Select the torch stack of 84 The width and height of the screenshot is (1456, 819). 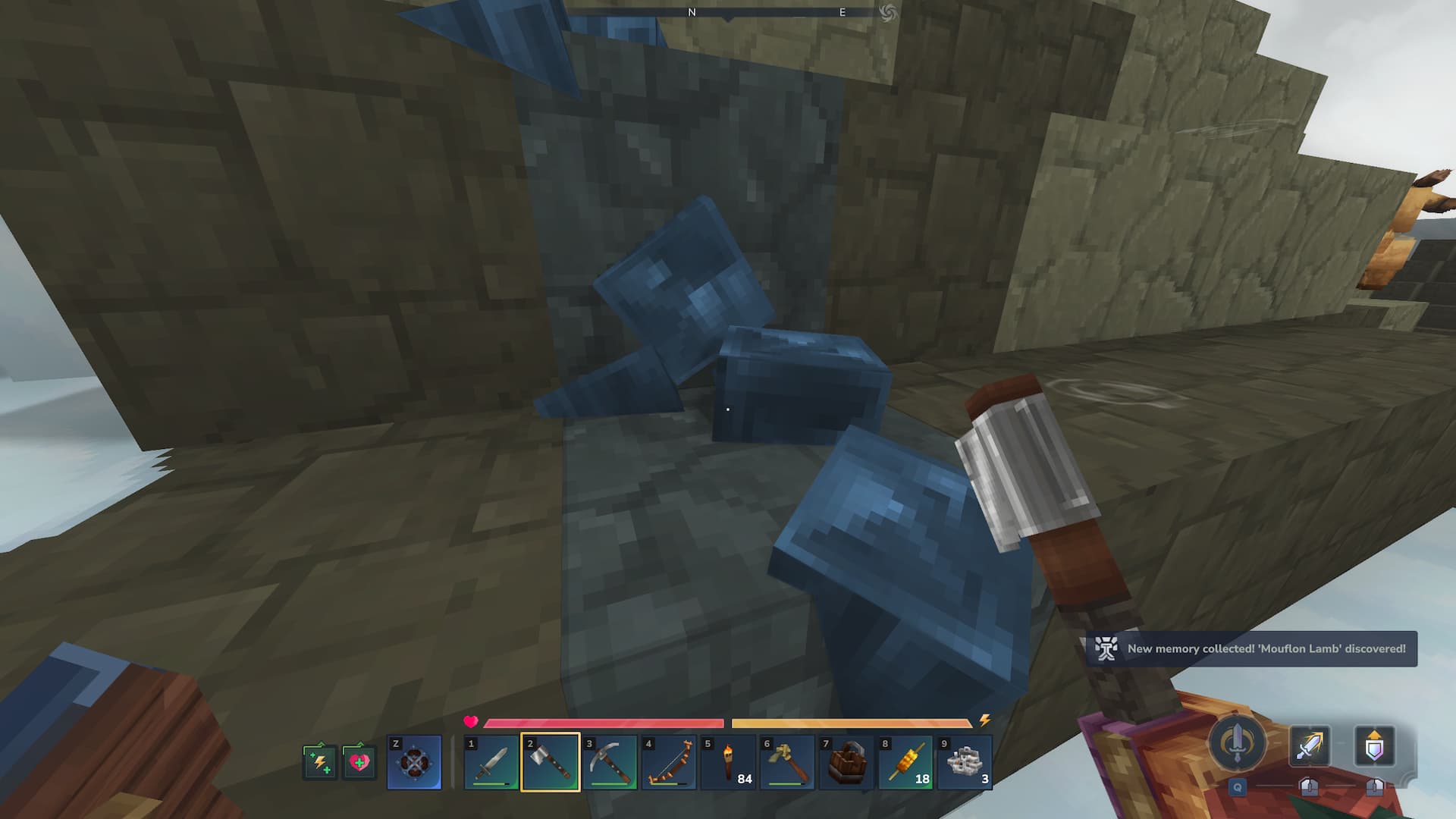click(x=728, y=762)
